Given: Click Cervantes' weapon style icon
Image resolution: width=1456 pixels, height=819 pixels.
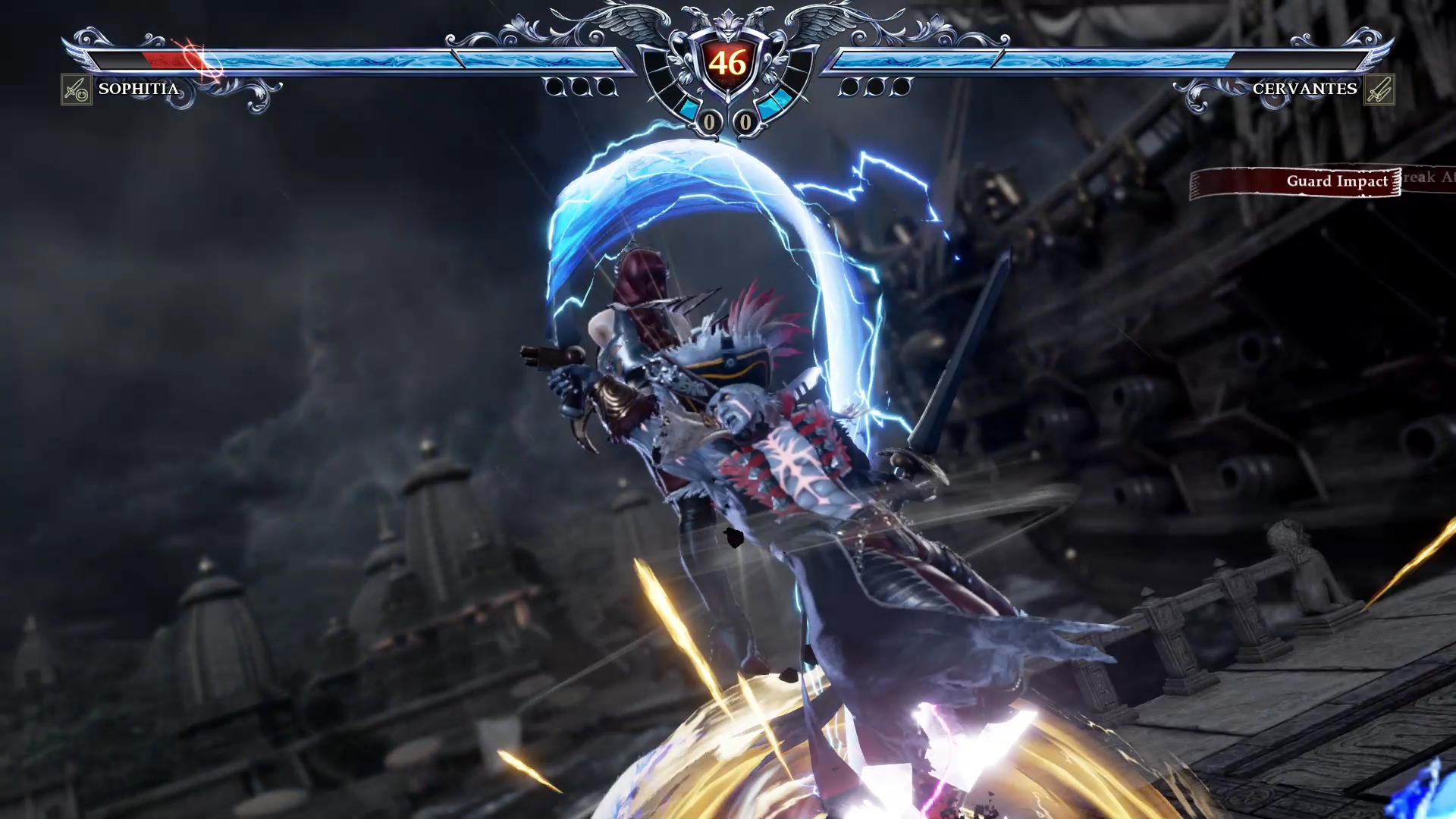Looking at the screenshot, I should pyautogui.click(x=1379, y=89).
